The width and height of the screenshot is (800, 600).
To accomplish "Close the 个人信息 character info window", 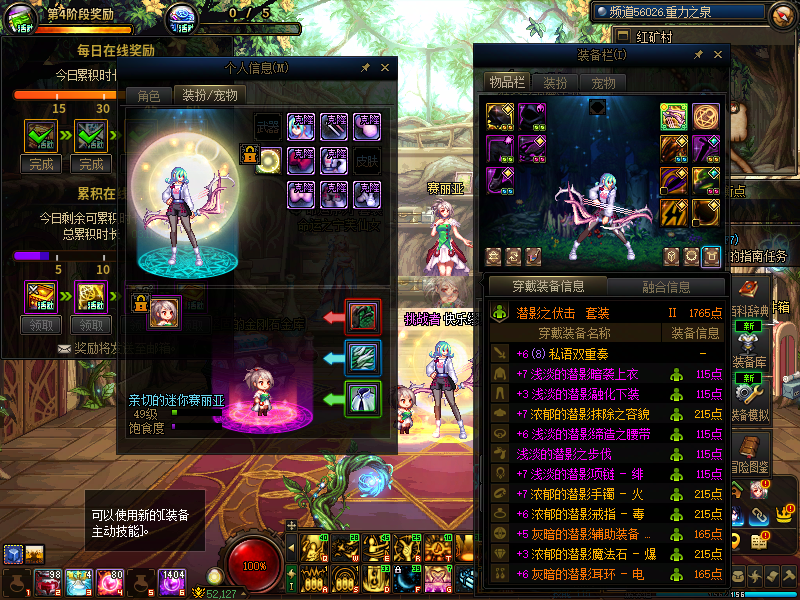I will pyautogui.click(x=385, y=68).
